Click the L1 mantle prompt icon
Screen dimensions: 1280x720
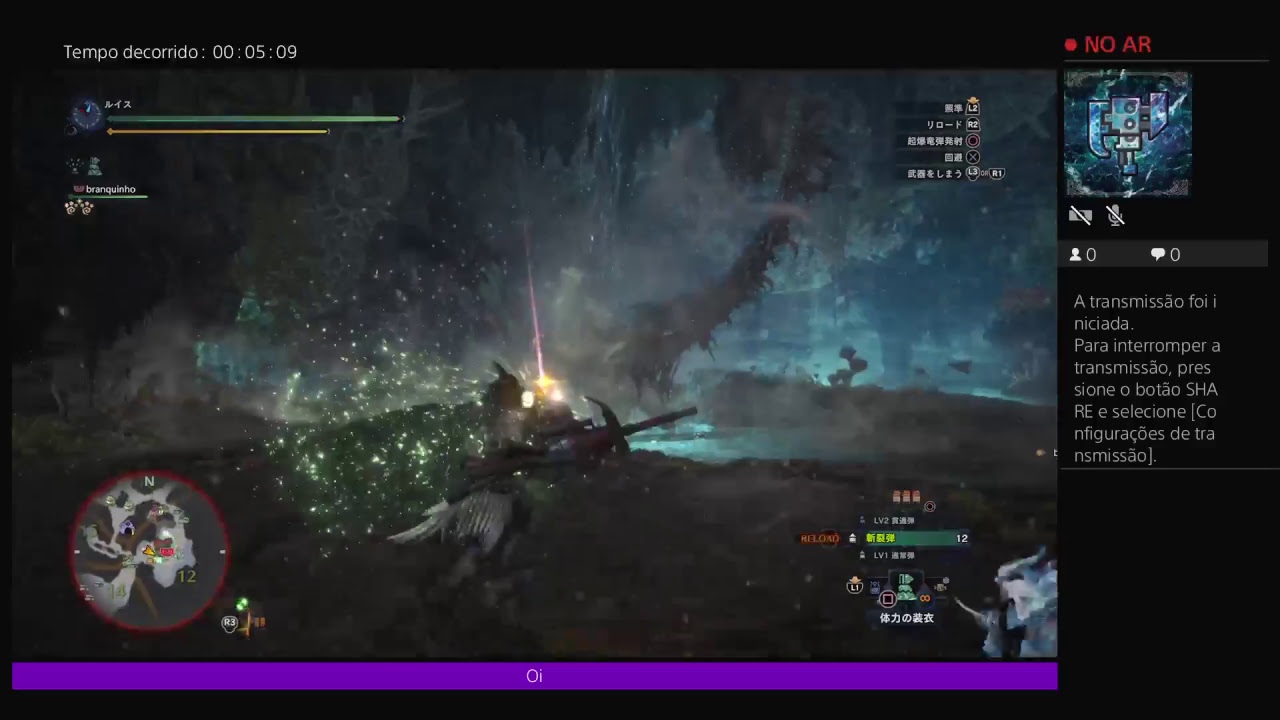[x=855, y=587]
